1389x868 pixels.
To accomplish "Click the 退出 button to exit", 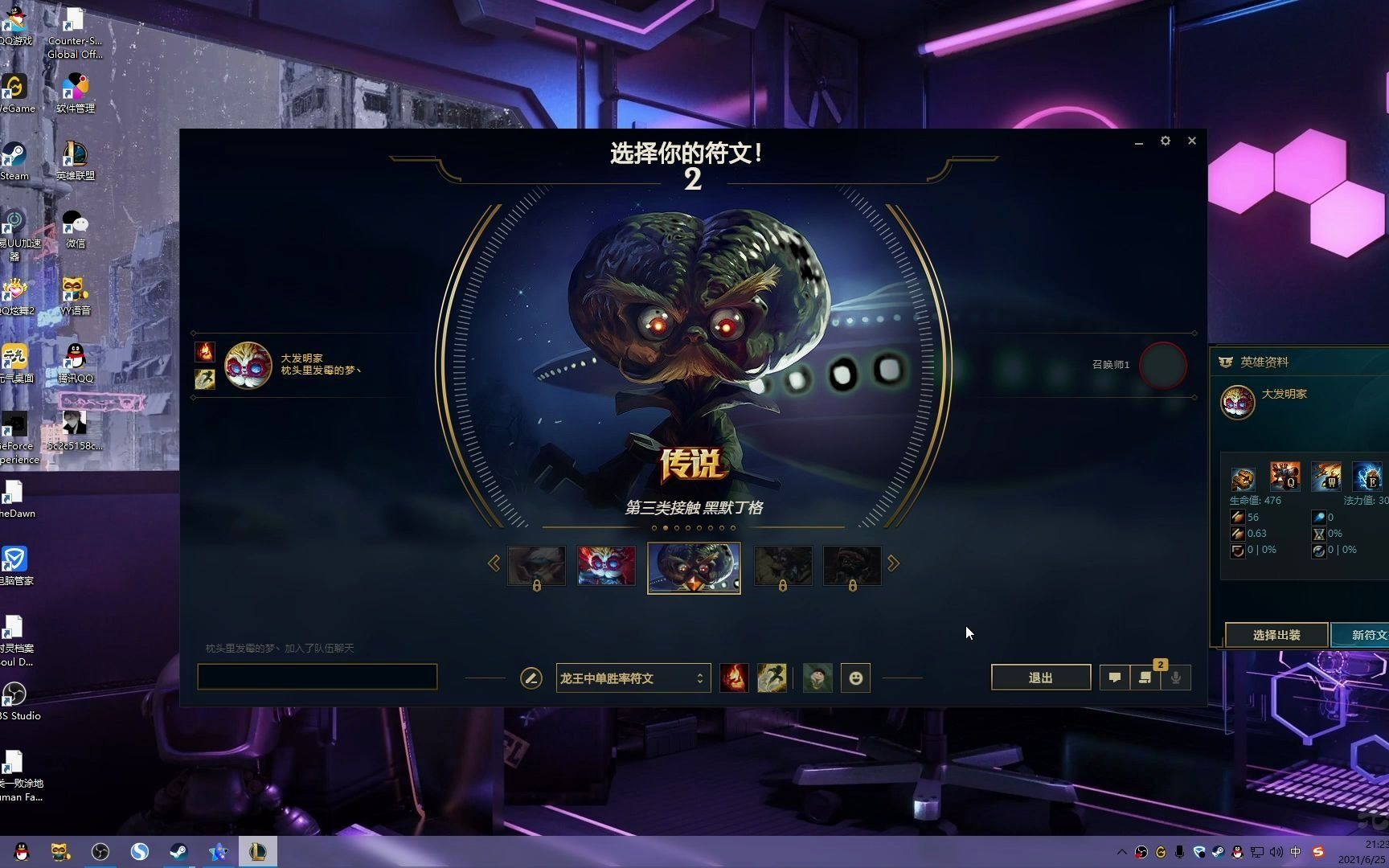I will pos(1040,677).
